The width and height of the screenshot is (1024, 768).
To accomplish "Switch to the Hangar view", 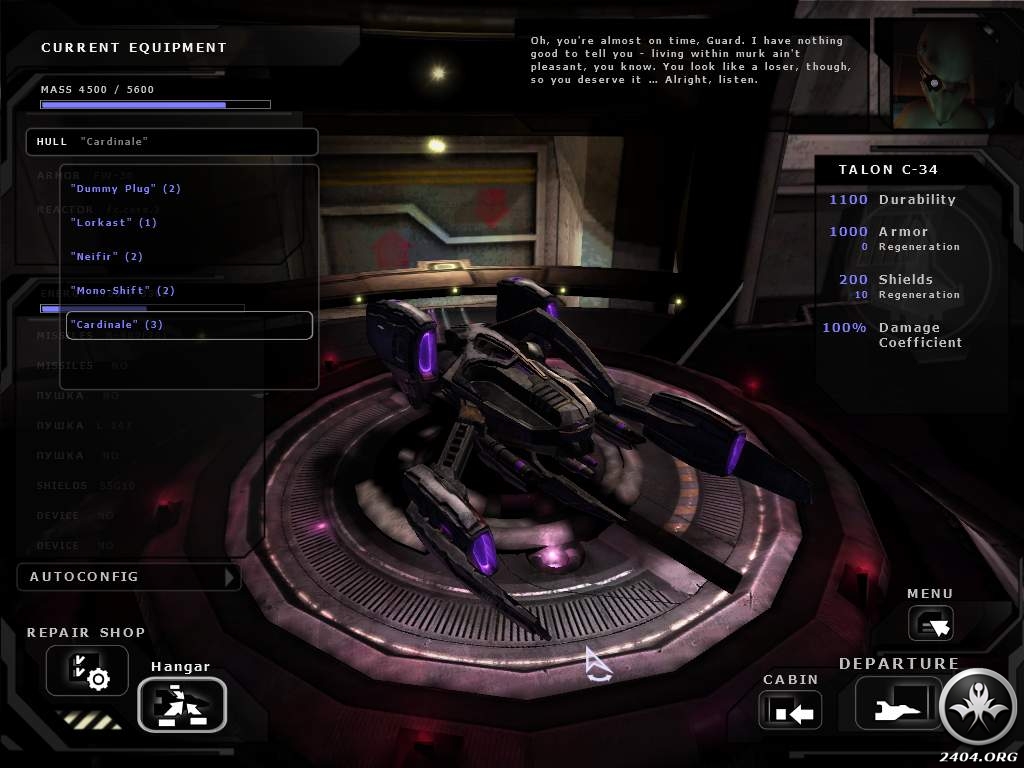I will click(x=181, y=704).
